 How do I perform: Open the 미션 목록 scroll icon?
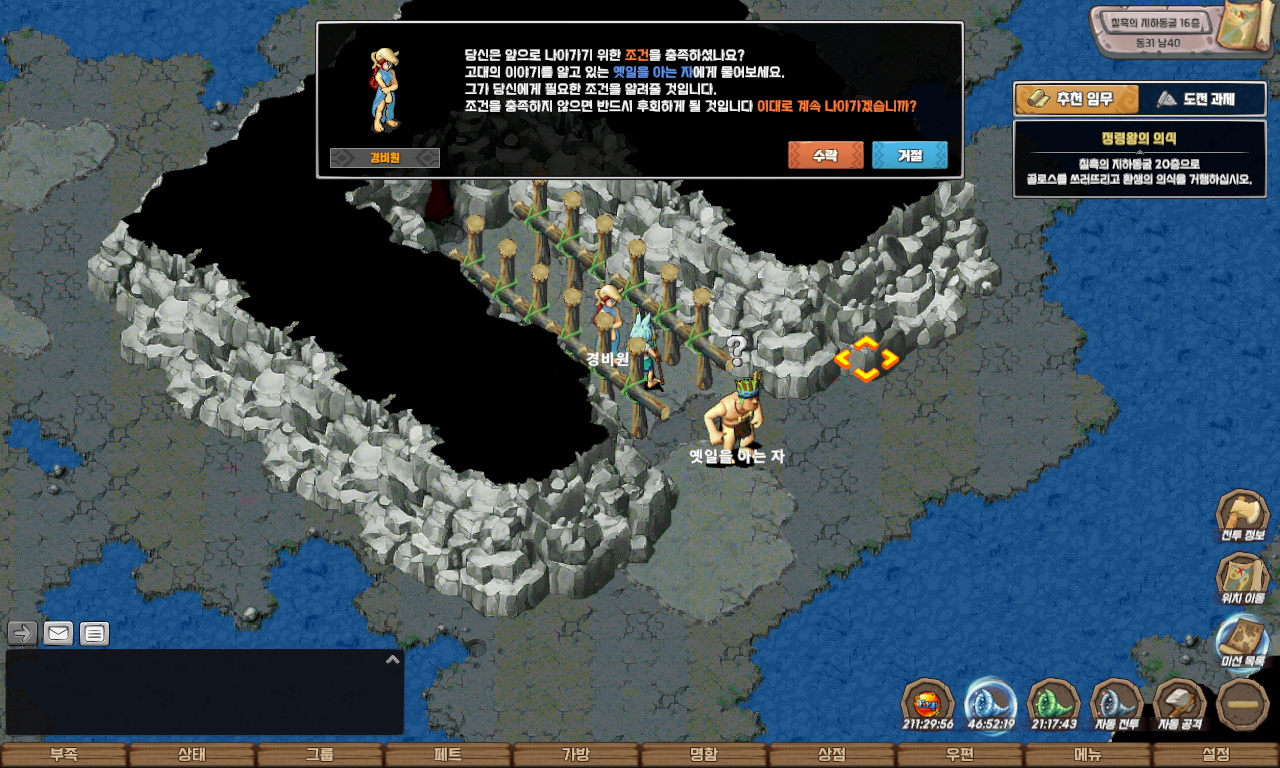pyautogui.click(x=1242, y=641)
